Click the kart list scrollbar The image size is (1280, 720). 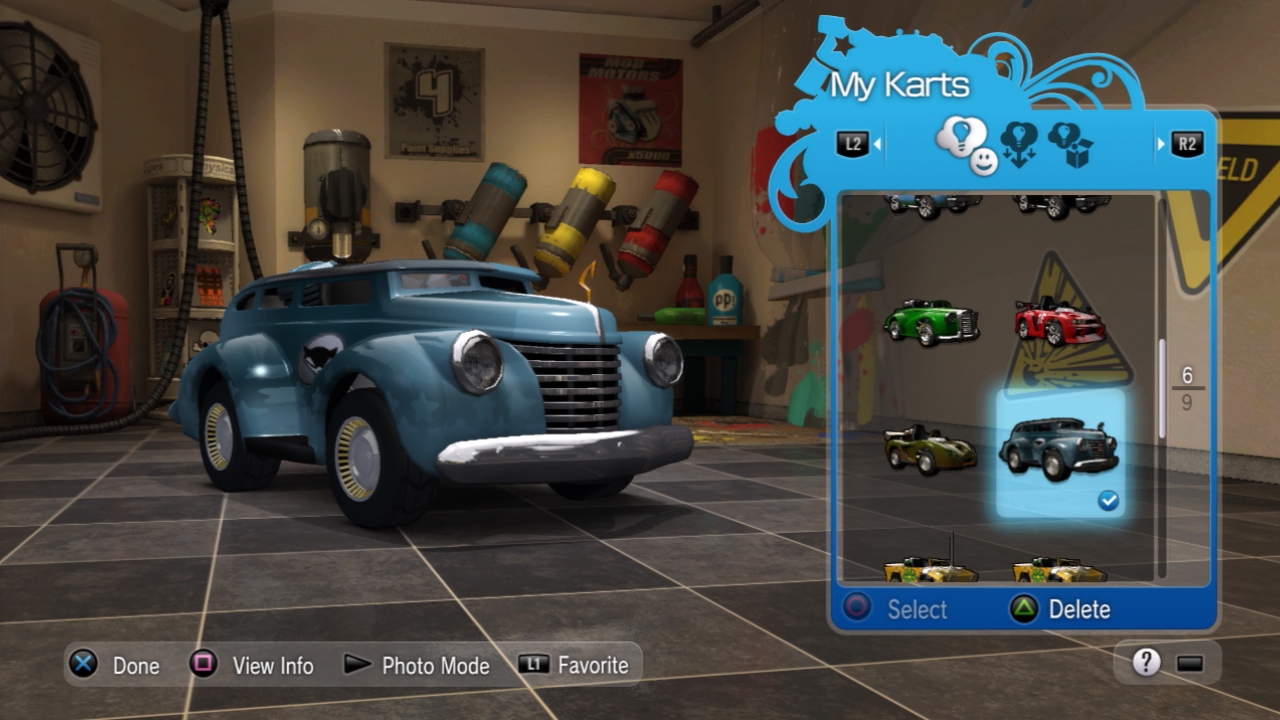1162,388
